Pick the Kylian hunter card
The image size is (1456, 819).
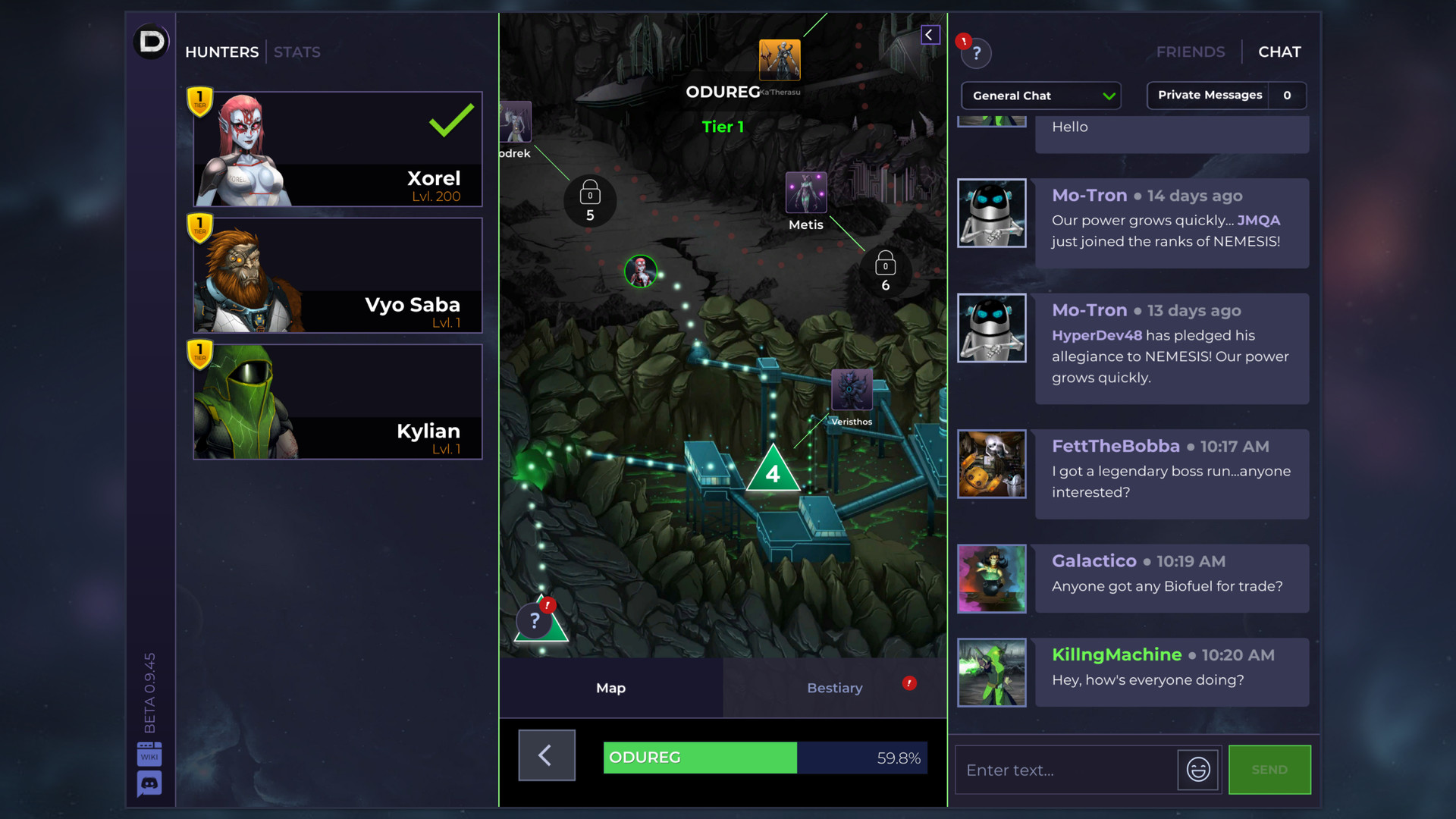(x=337, y=402)
